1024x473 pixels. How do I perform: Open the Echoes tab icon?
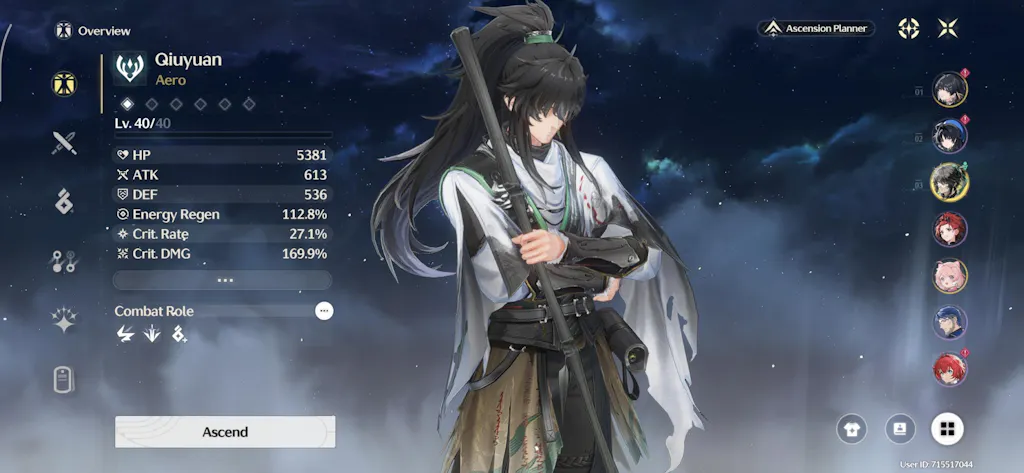[64, 201]
